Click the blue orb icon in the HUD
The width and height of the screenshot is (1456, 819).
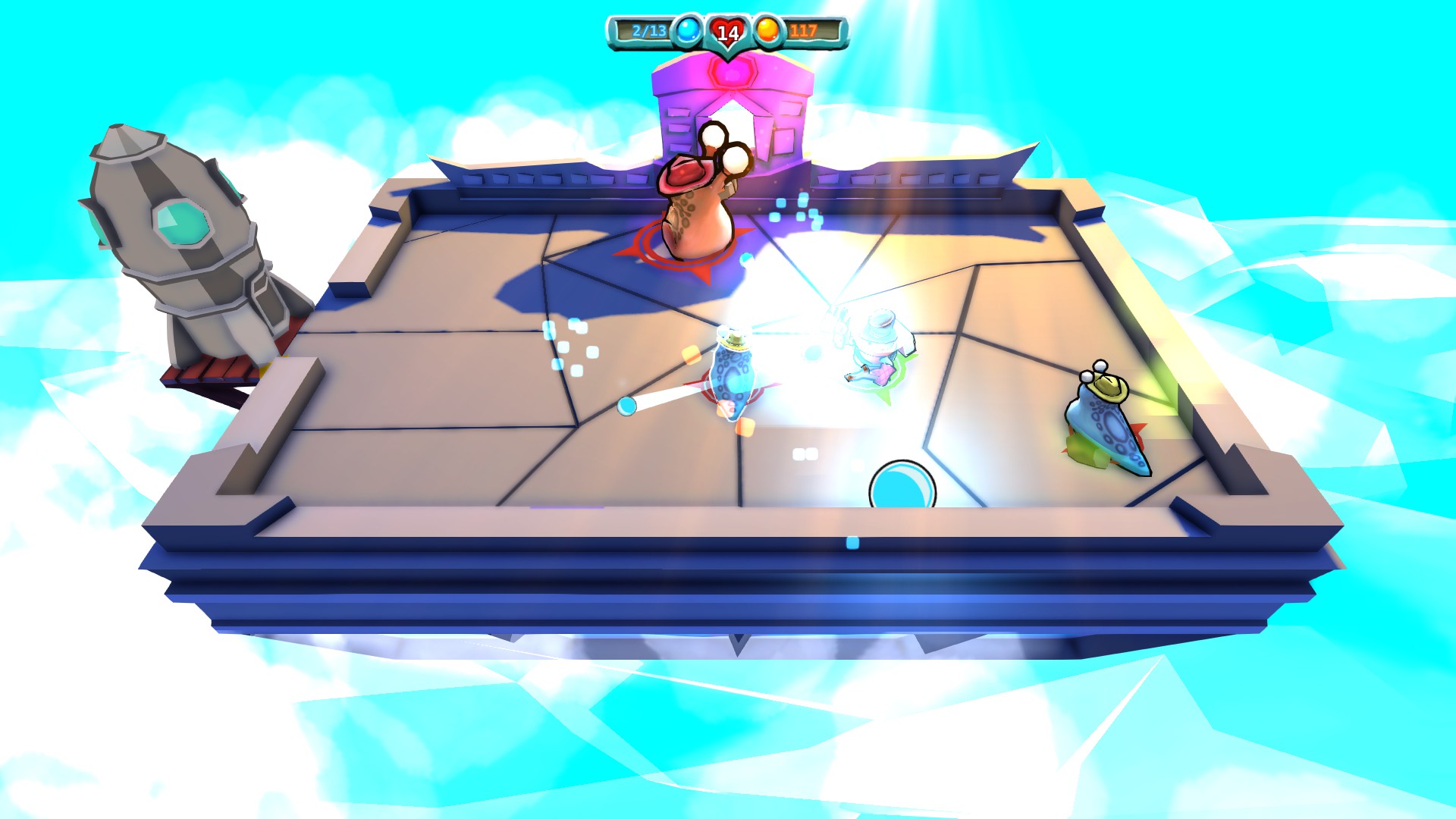click(x=686, y=31)
